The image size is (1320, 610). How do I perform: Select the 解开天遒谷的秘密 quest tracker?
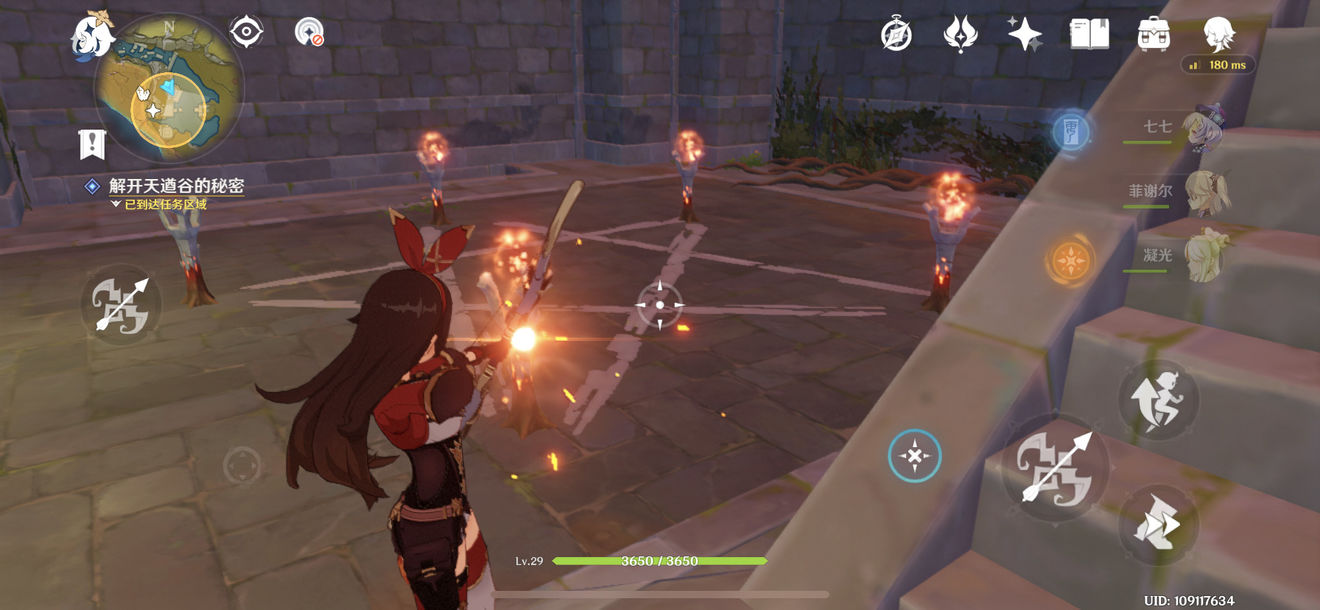click(x=176, y=186)
